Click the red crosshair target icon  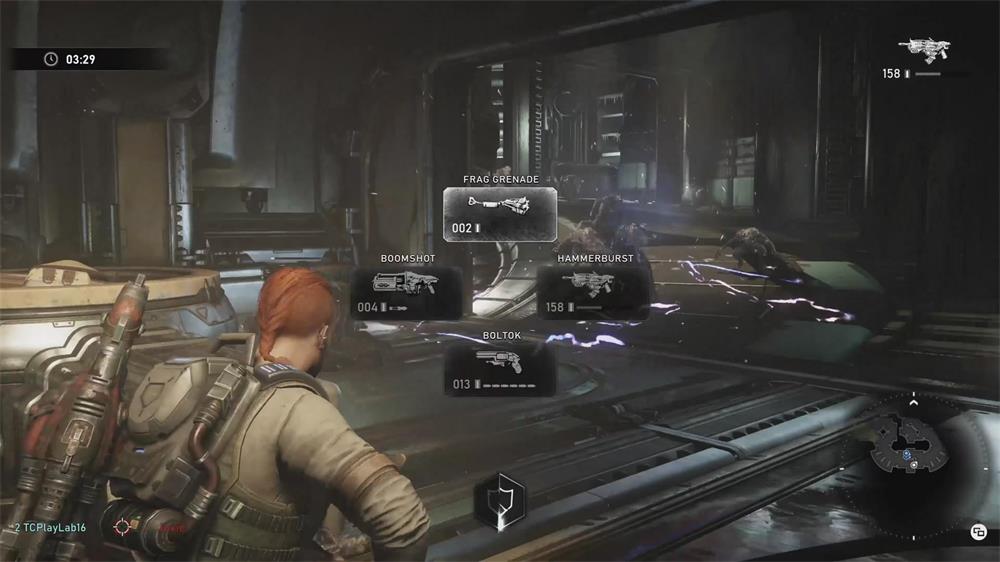(125, 525)
